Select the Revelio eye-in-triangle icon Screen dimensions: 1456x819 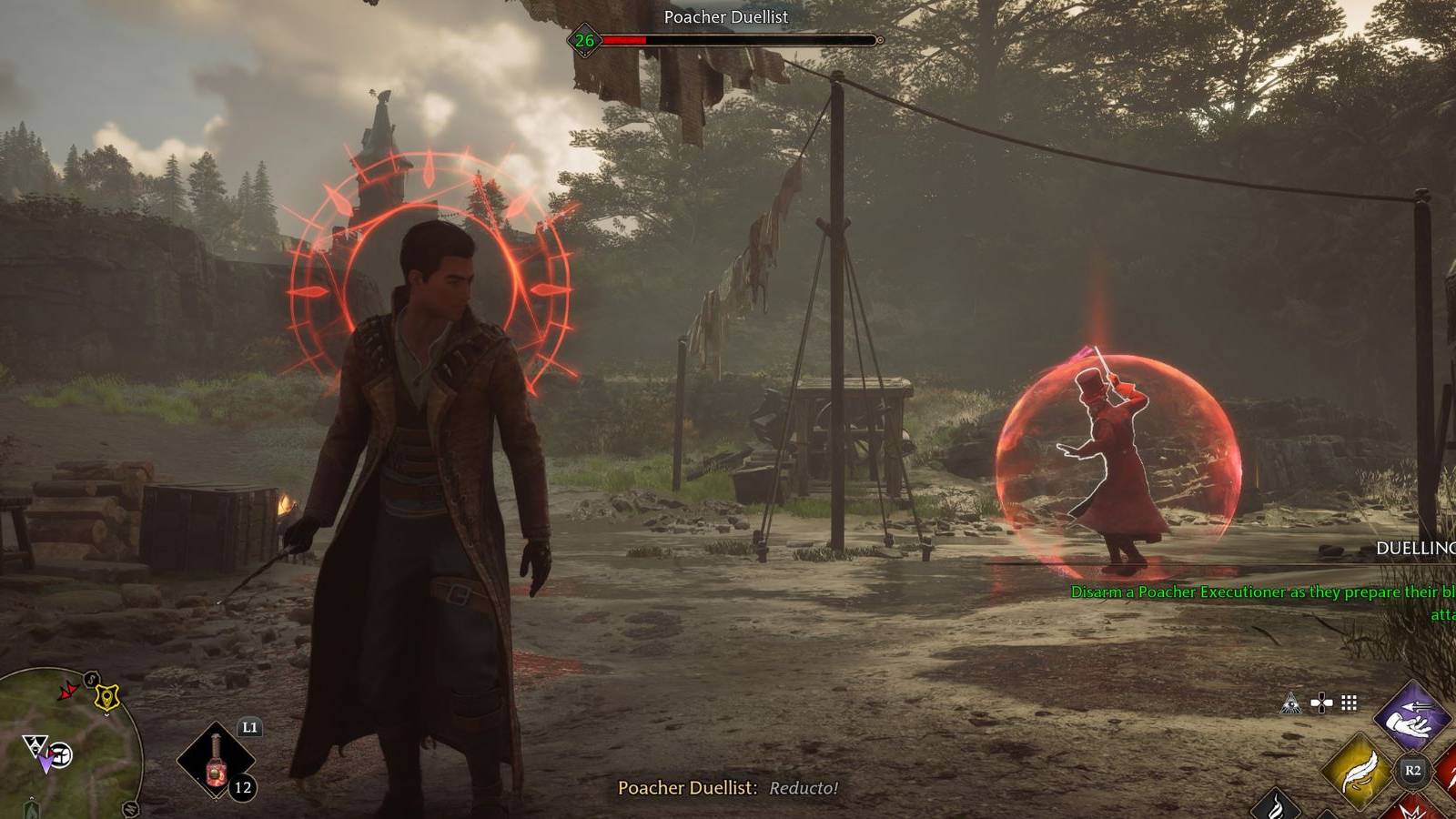pos(1290,703)
